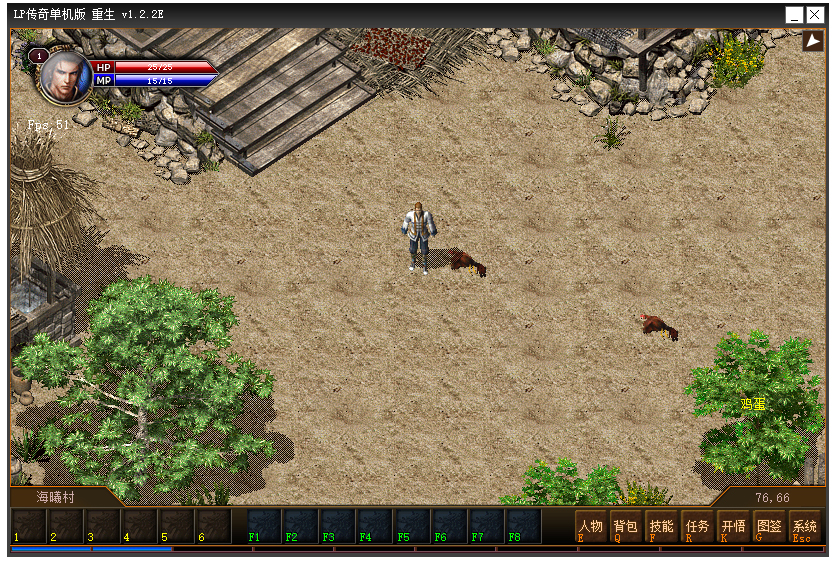The width and height of the screenshot is (832, 561).
Task: Open the 图签 codex button
Action: pos(768,527)
